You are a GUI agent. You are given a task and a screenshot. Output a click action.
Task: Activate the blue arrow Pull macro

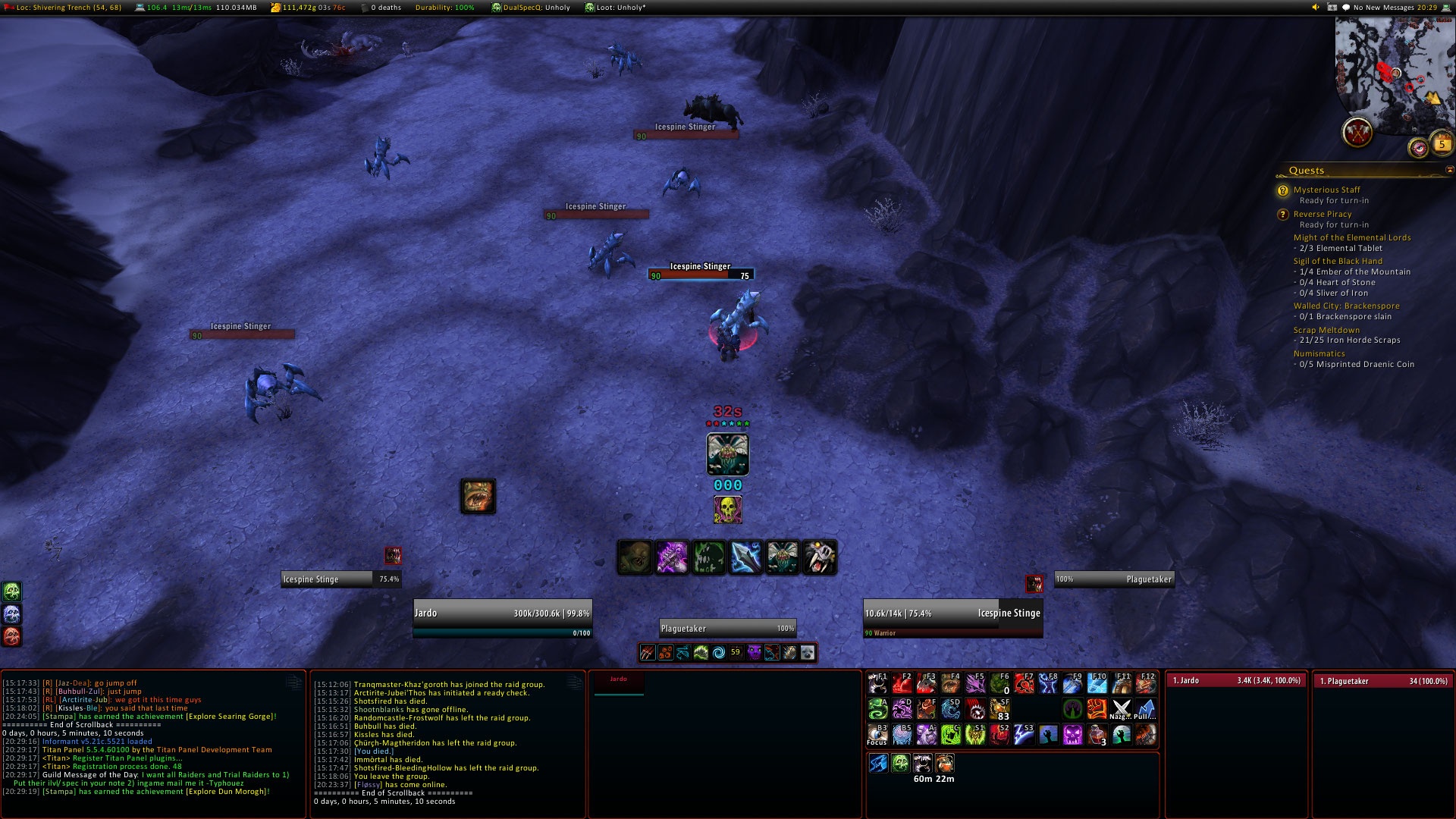[1145, 709]
